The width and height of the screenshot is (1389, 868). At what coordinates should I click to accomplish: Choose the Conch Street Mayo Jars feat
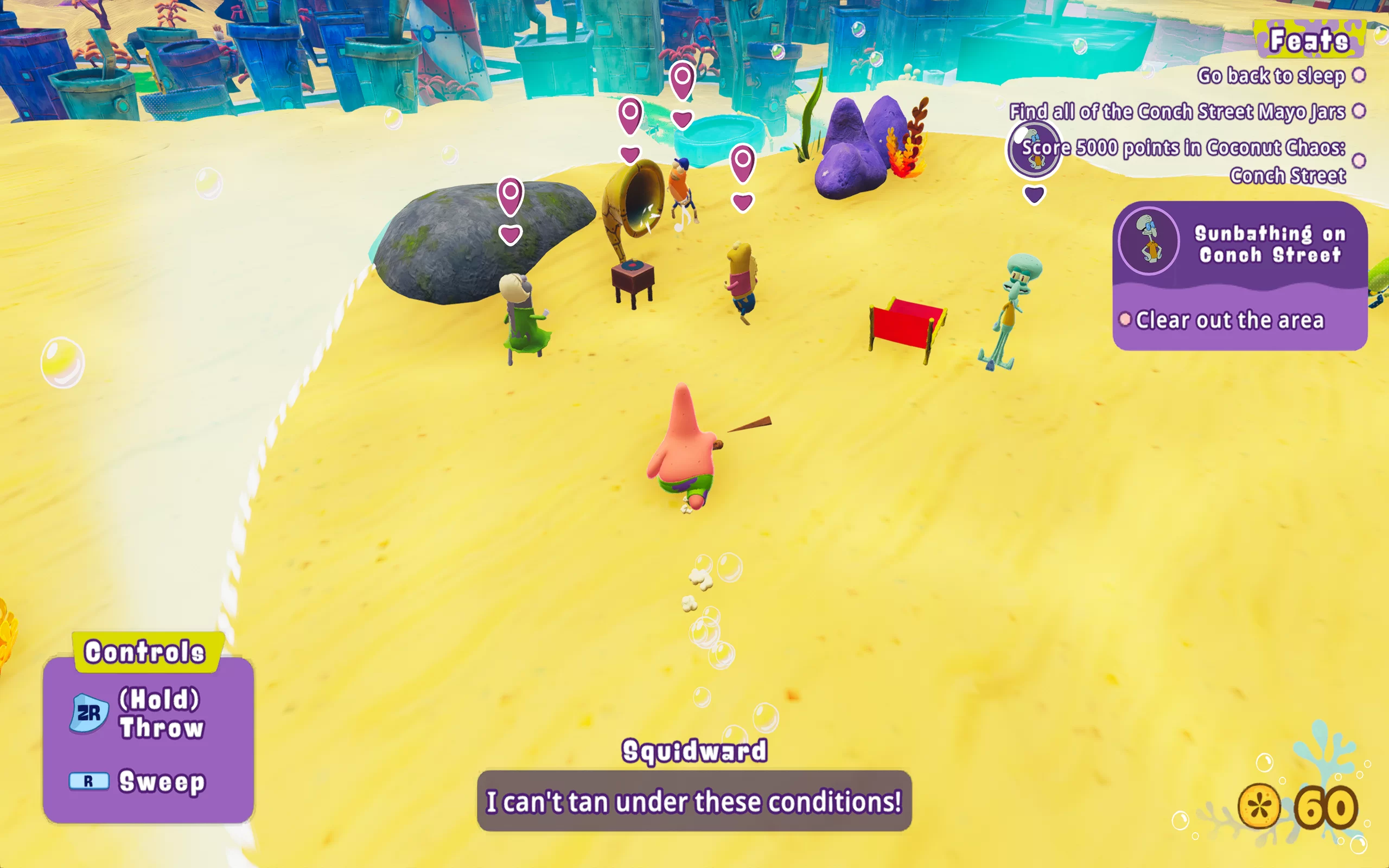(1177, 111)
